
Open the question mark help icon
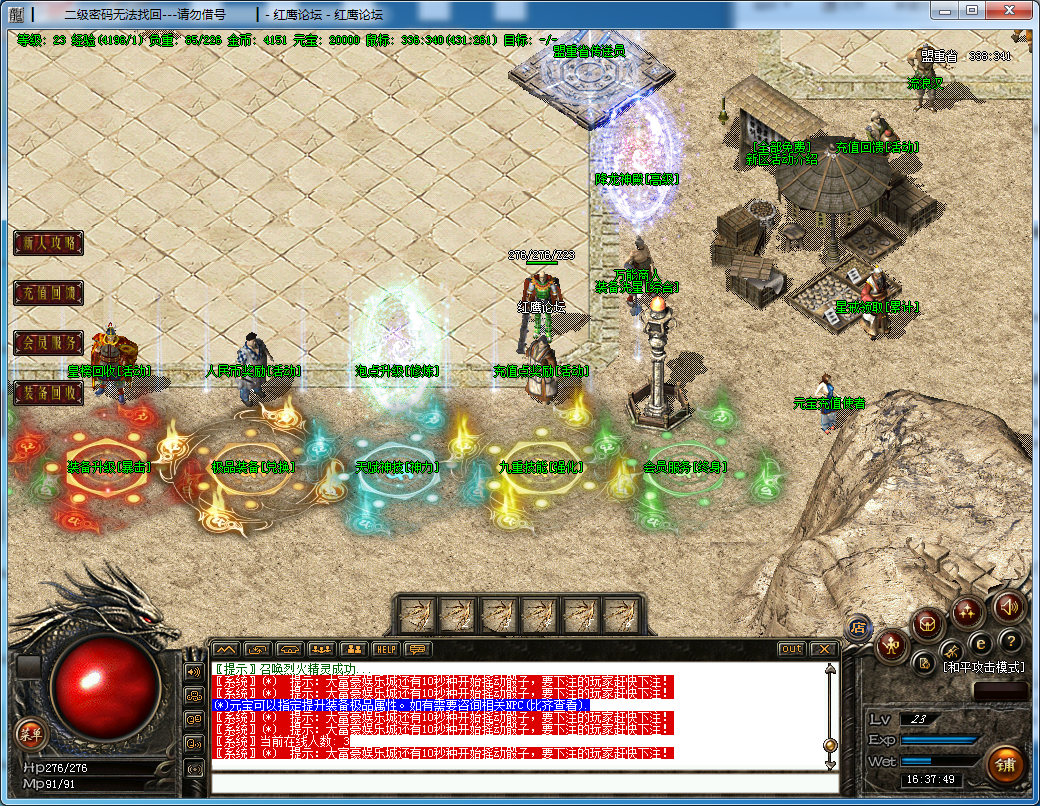coord(1011,641)
